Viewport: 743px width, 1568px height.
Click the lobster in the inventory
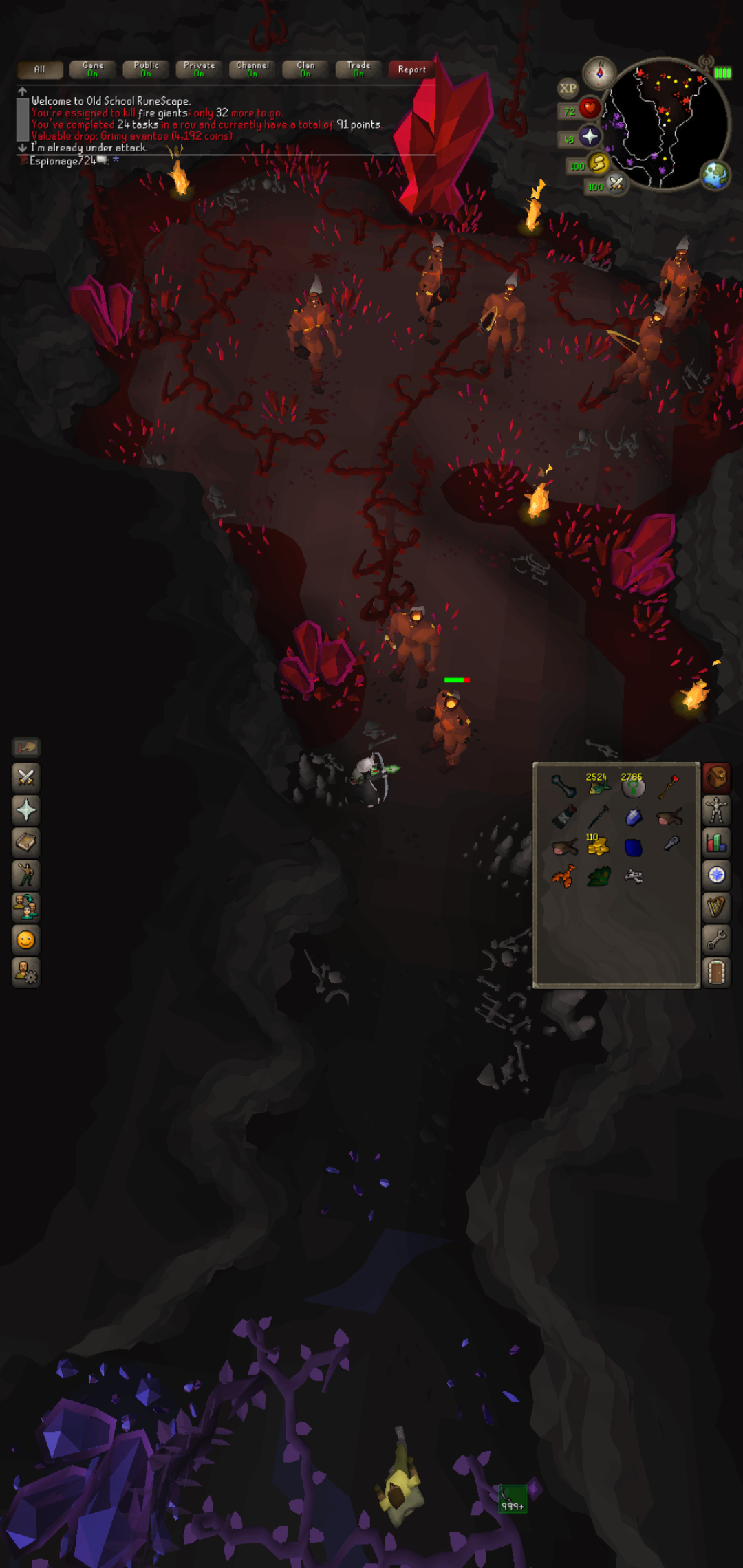(x=563, y=877)
